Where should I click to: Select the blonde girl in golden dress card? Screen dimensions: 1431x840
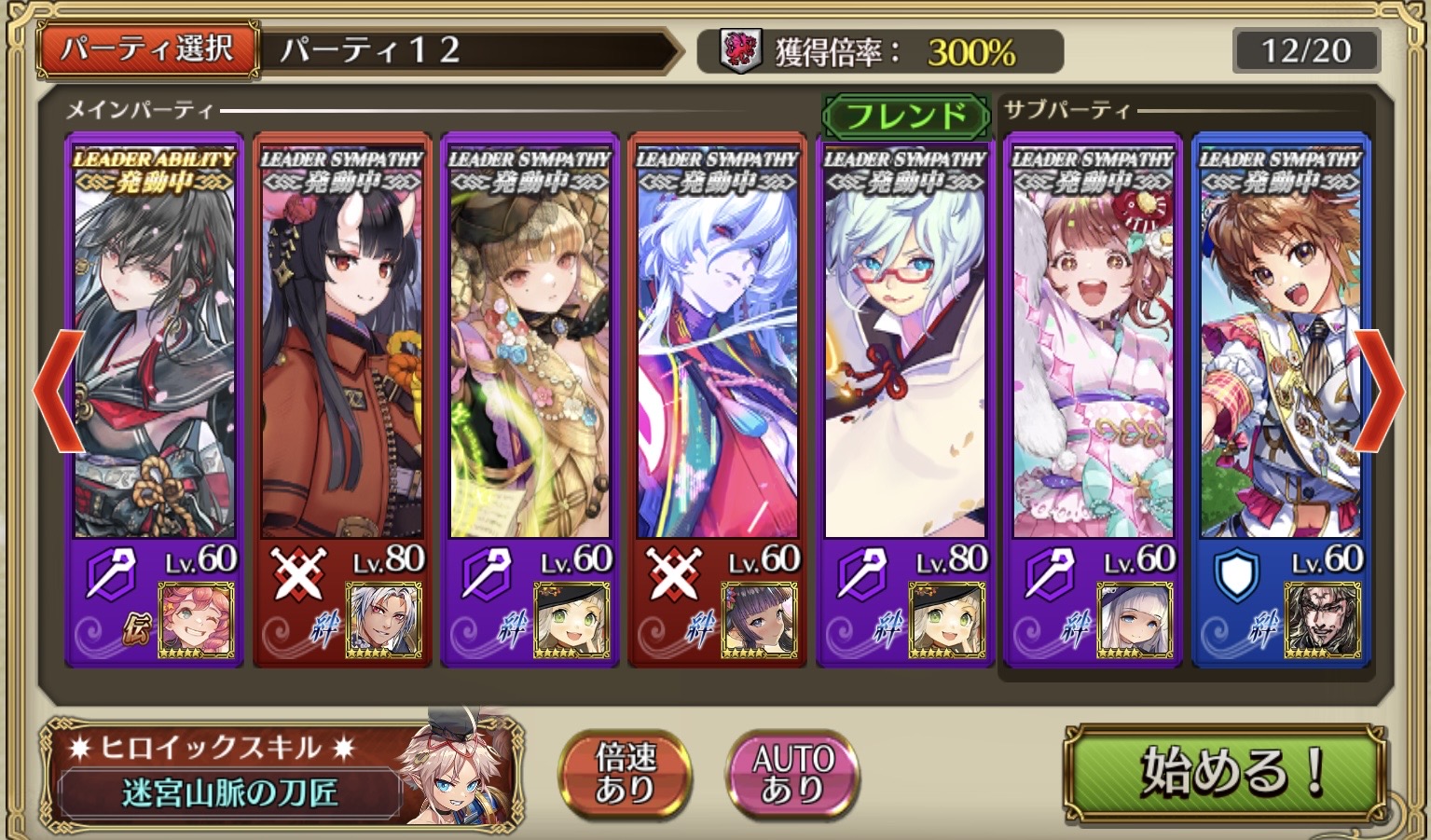coord(530,354)
